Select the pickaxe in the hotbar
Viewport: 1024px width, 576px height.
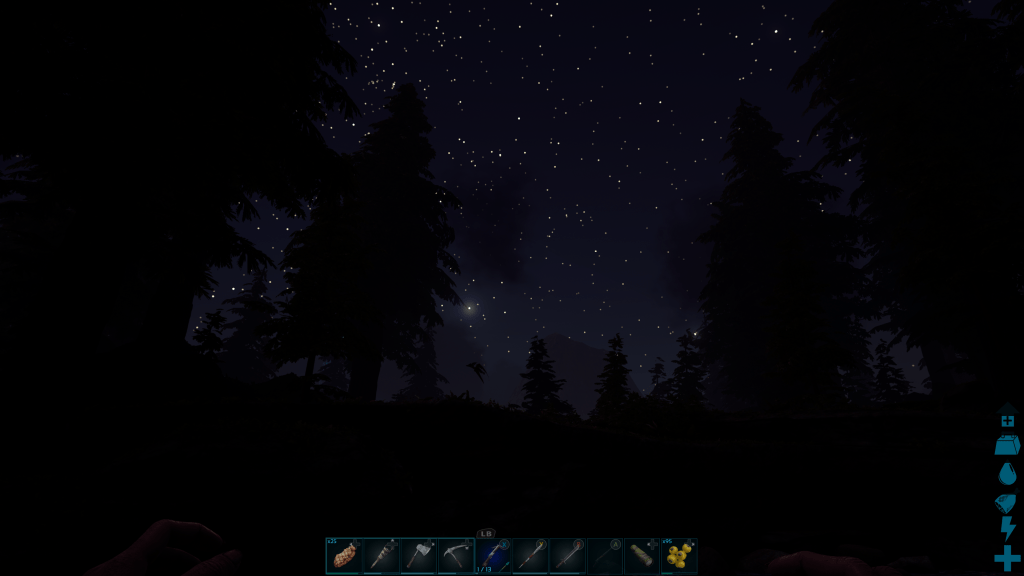(x=455, y=555)
